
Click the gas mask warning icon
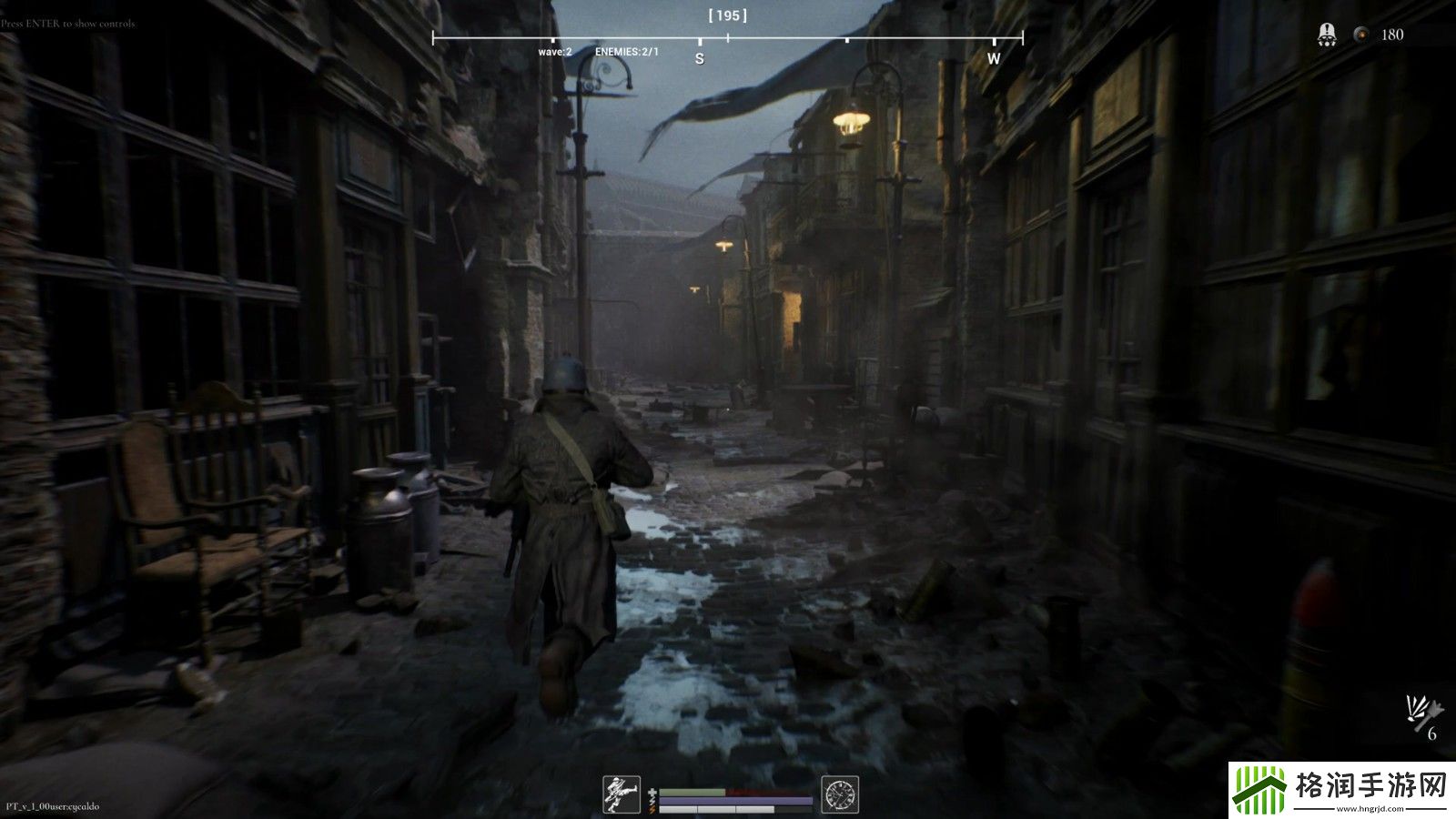pos(1328,35)
